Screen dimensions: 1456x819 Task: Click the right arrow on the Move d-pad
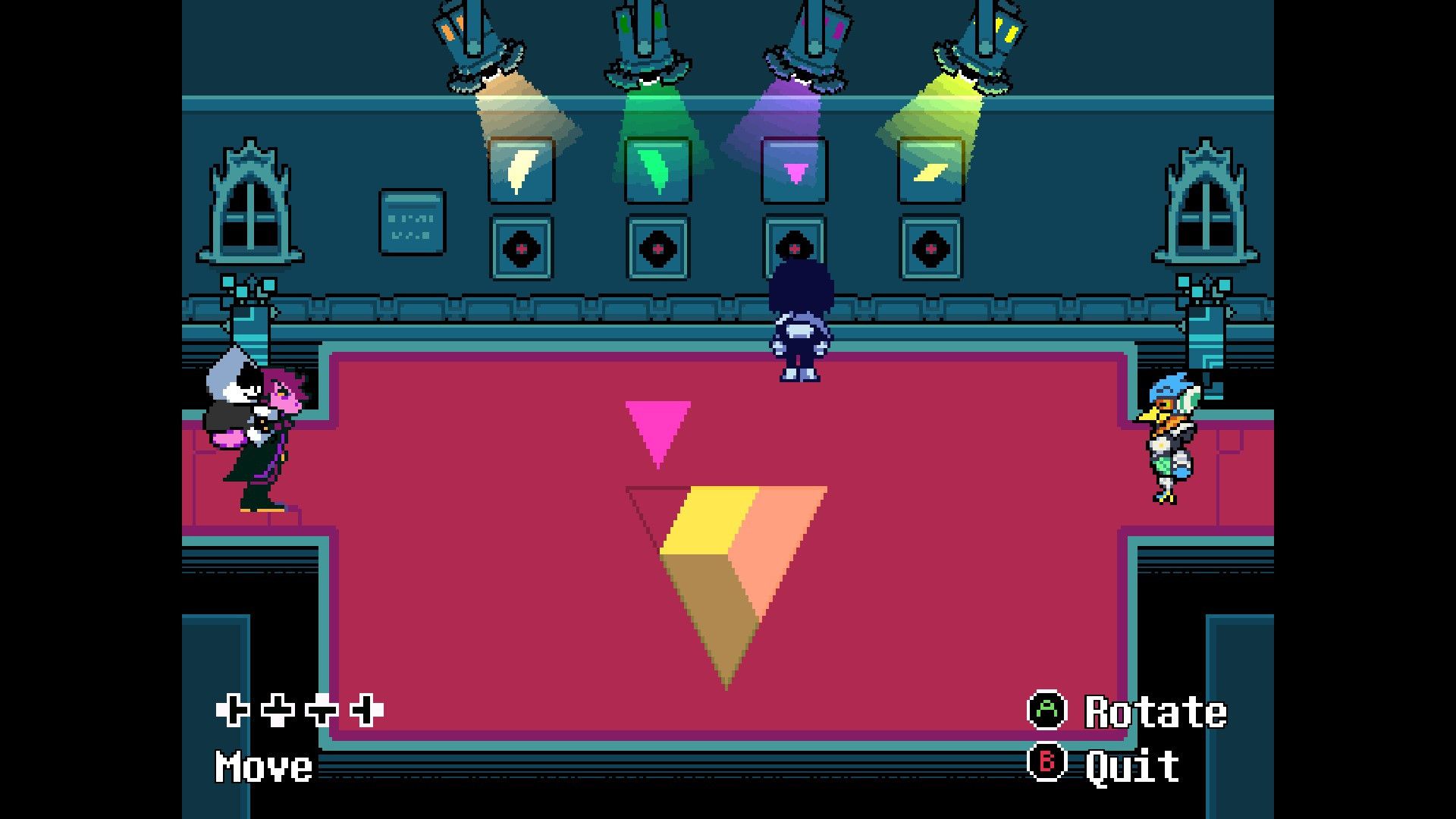coord(366,713)
